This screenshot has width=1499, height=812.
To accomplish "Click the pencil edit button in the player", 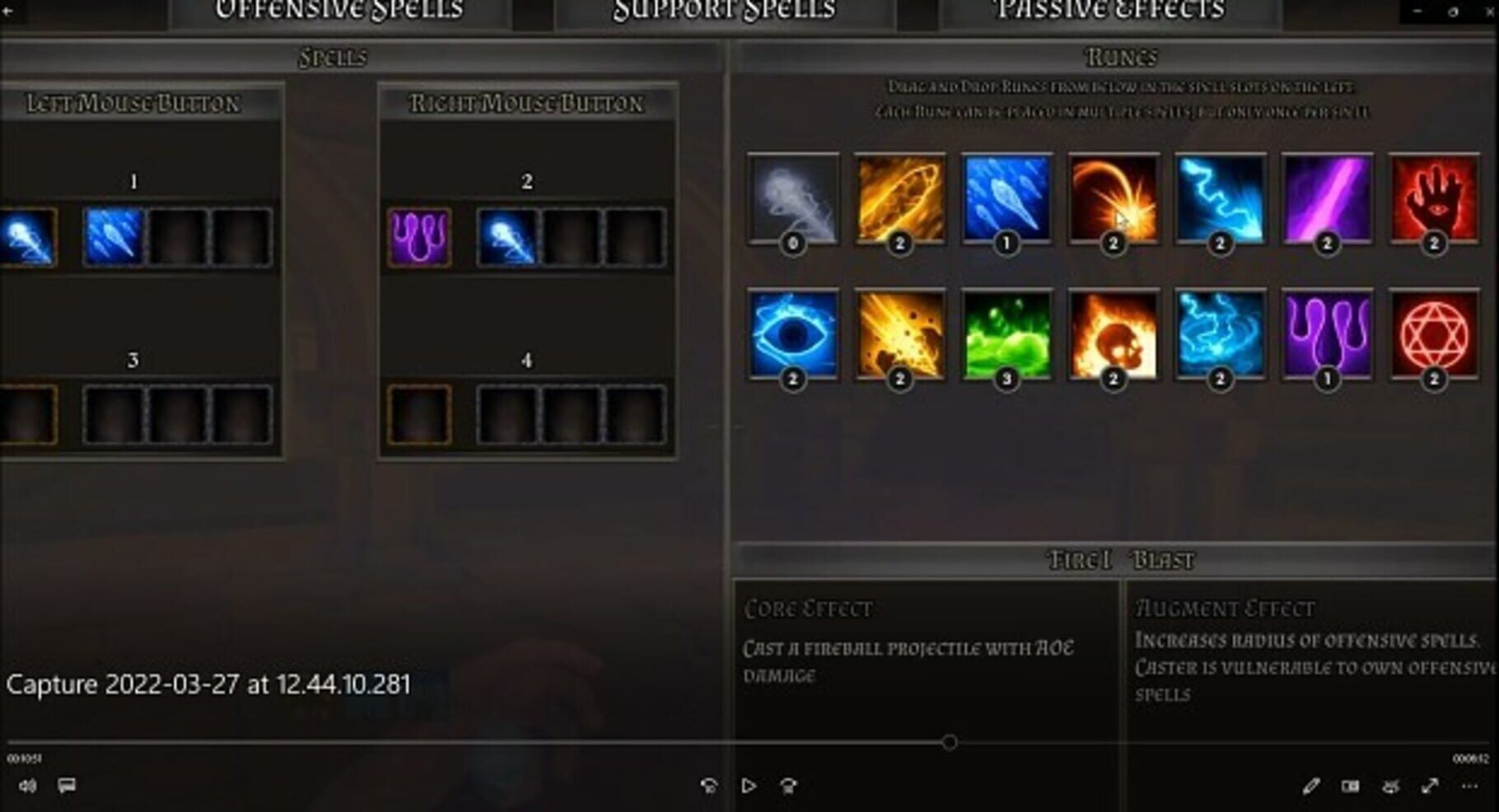I will (x=1312, y=785).
